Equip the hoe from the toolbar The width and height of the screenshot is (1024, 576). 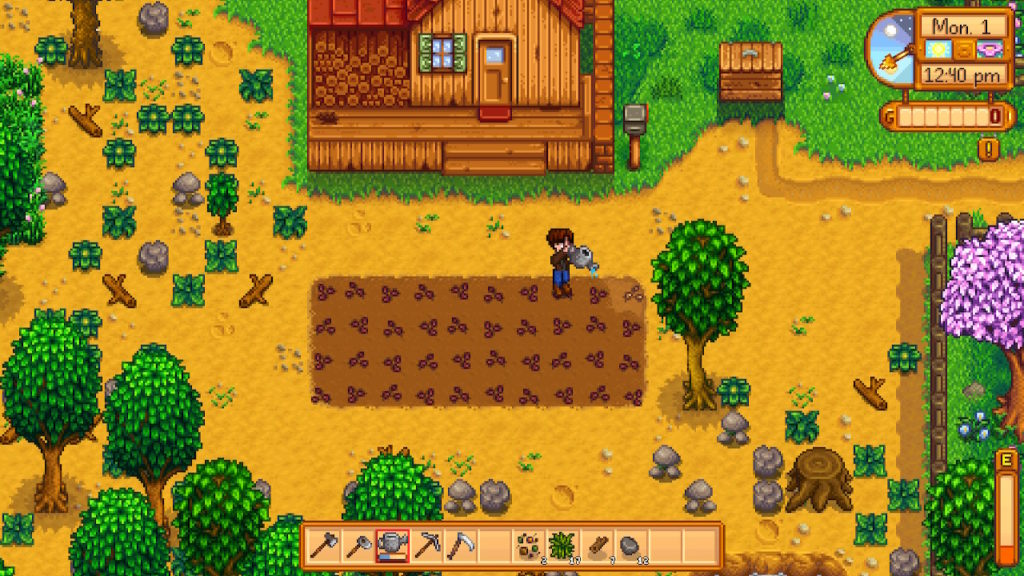(358, 546)
